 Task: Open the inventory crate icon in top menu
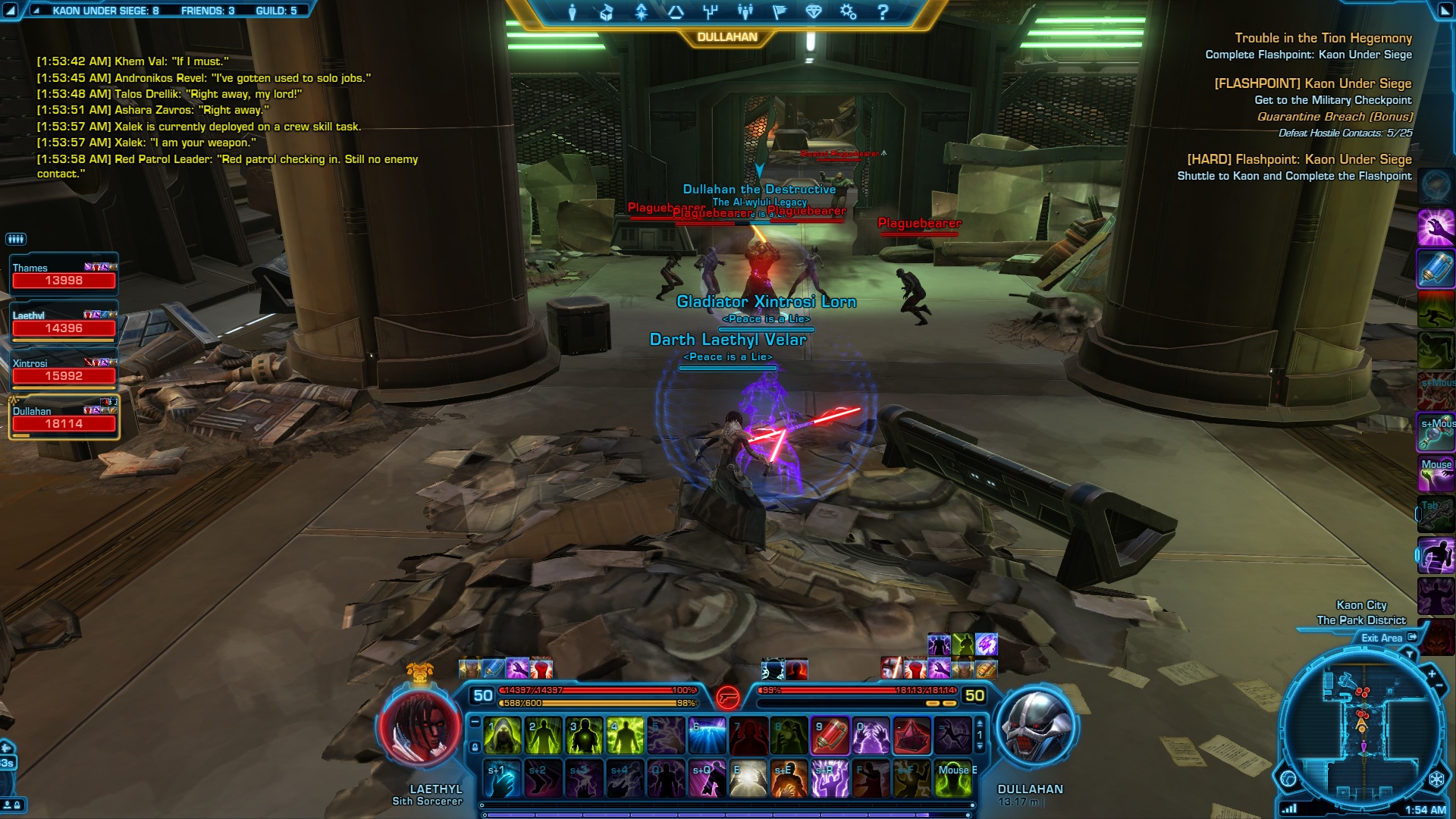point(606,12)
